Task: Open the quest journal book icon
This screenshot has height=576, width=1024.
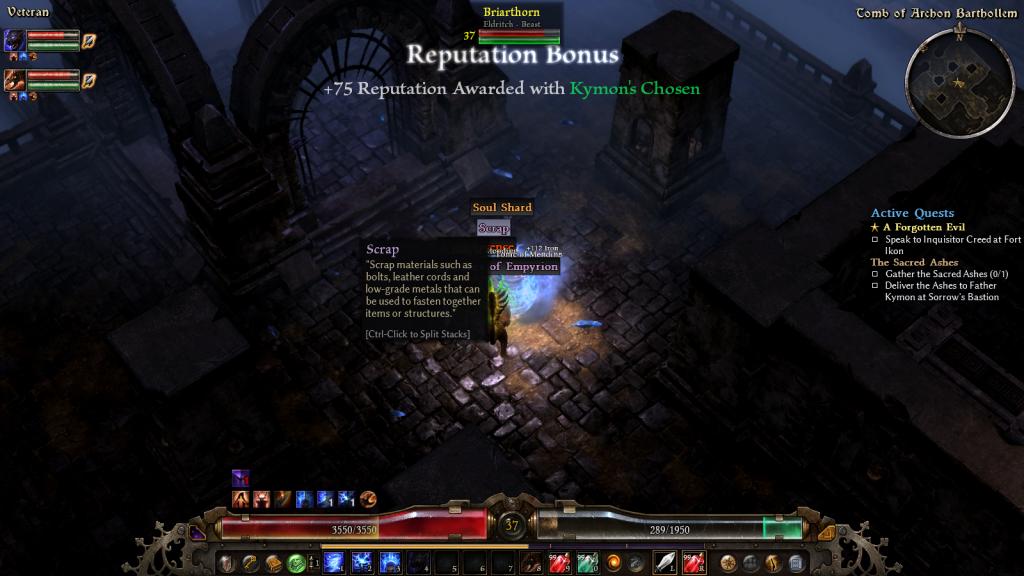Action: pyautogui.click(x=274, y=562)
